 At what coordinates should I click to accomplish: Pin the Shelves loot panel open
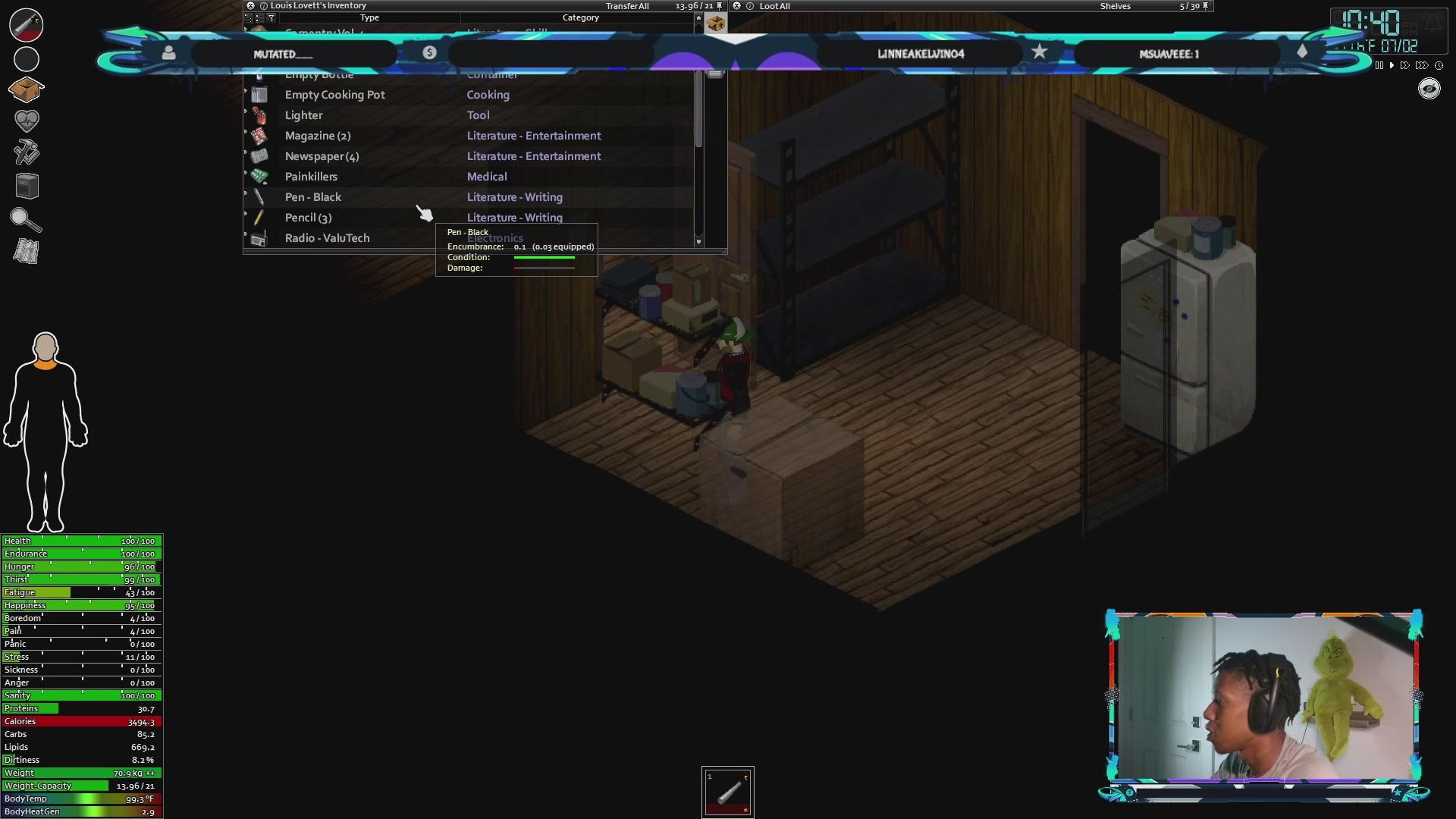click(1205, 5)
